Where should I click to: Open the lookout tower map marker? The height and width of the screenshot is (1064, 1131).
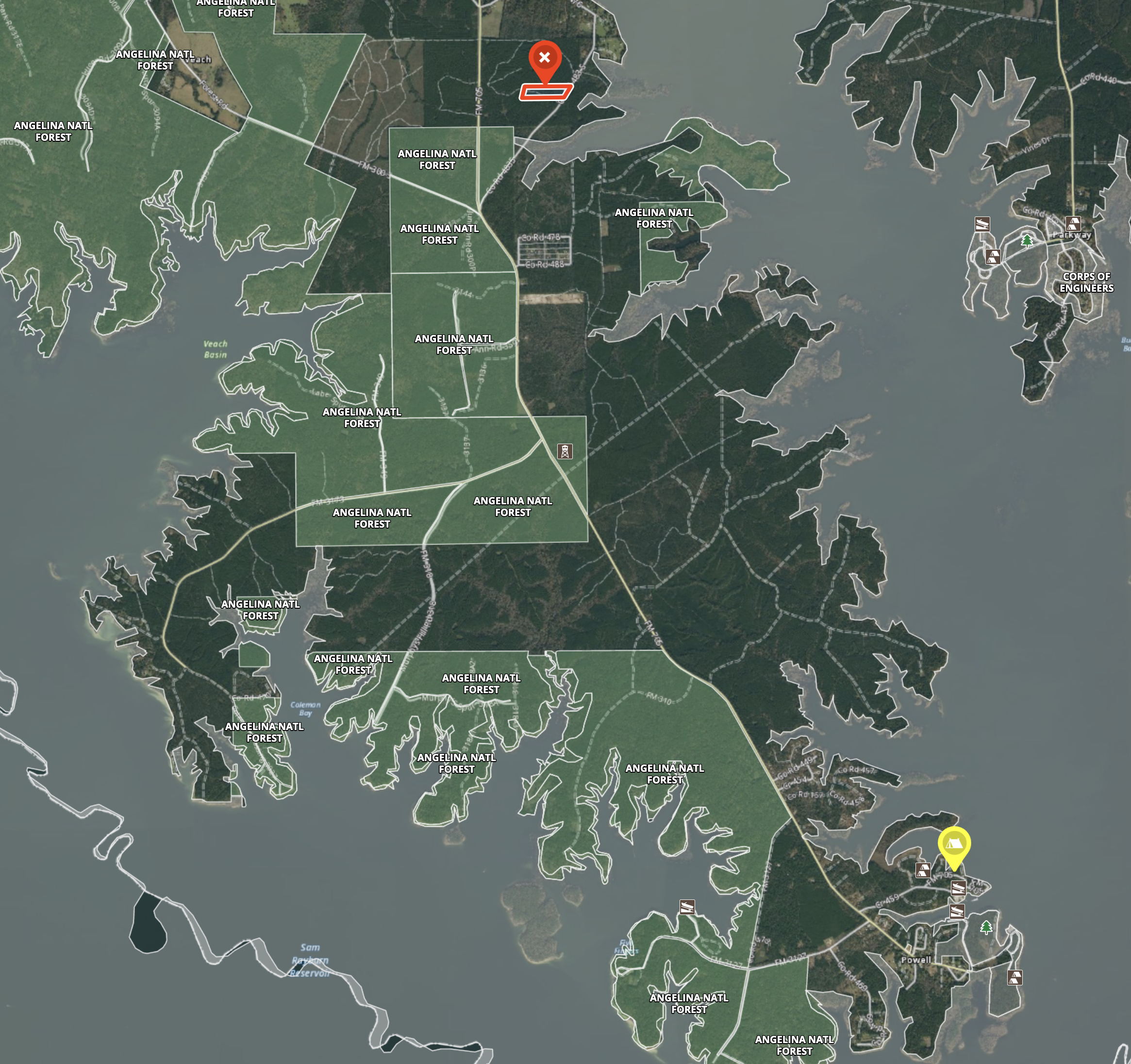[x=564, y=451]
